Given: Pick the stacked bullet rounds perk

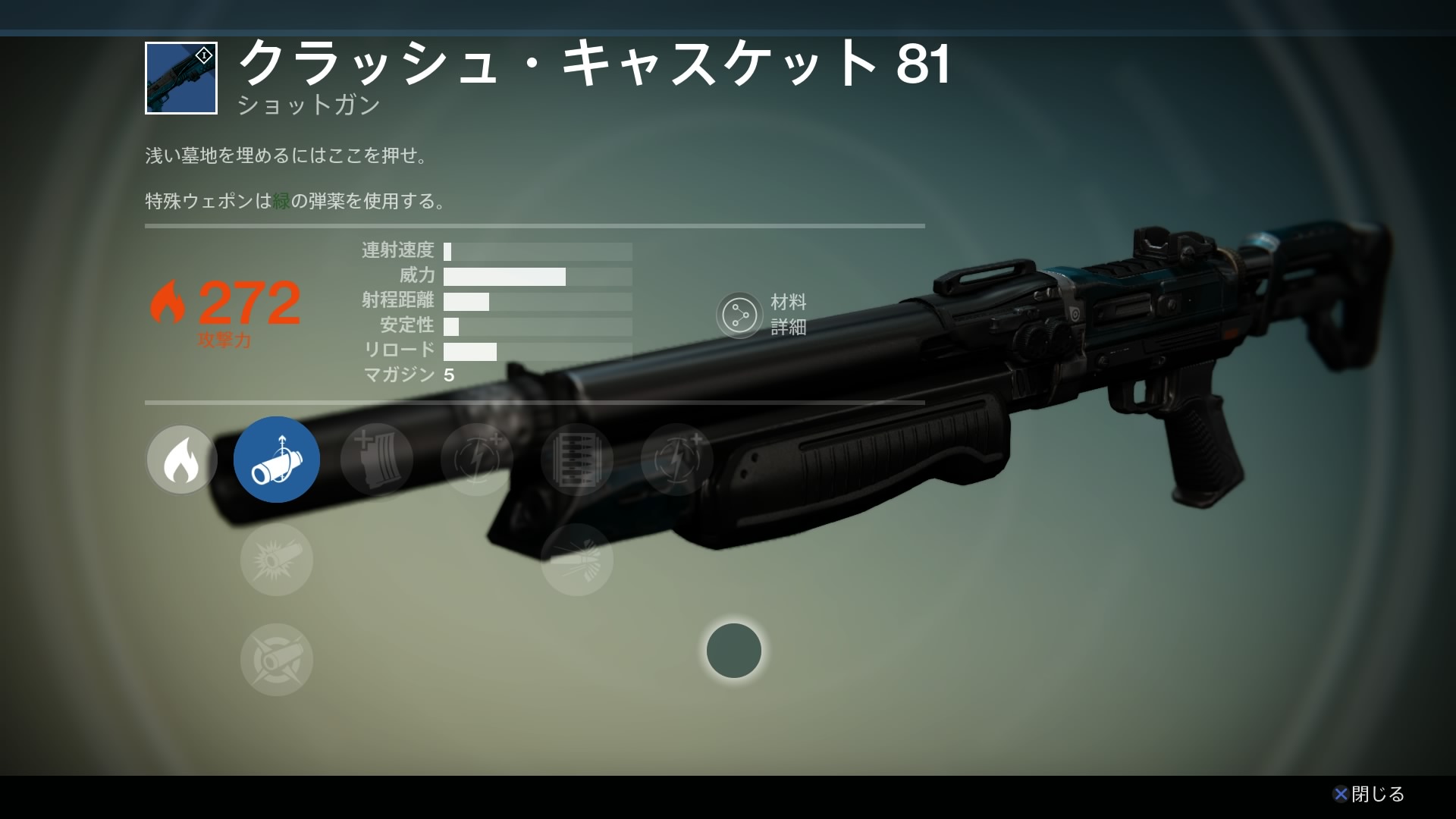Looking at the screenshot, I should (577, 460).
